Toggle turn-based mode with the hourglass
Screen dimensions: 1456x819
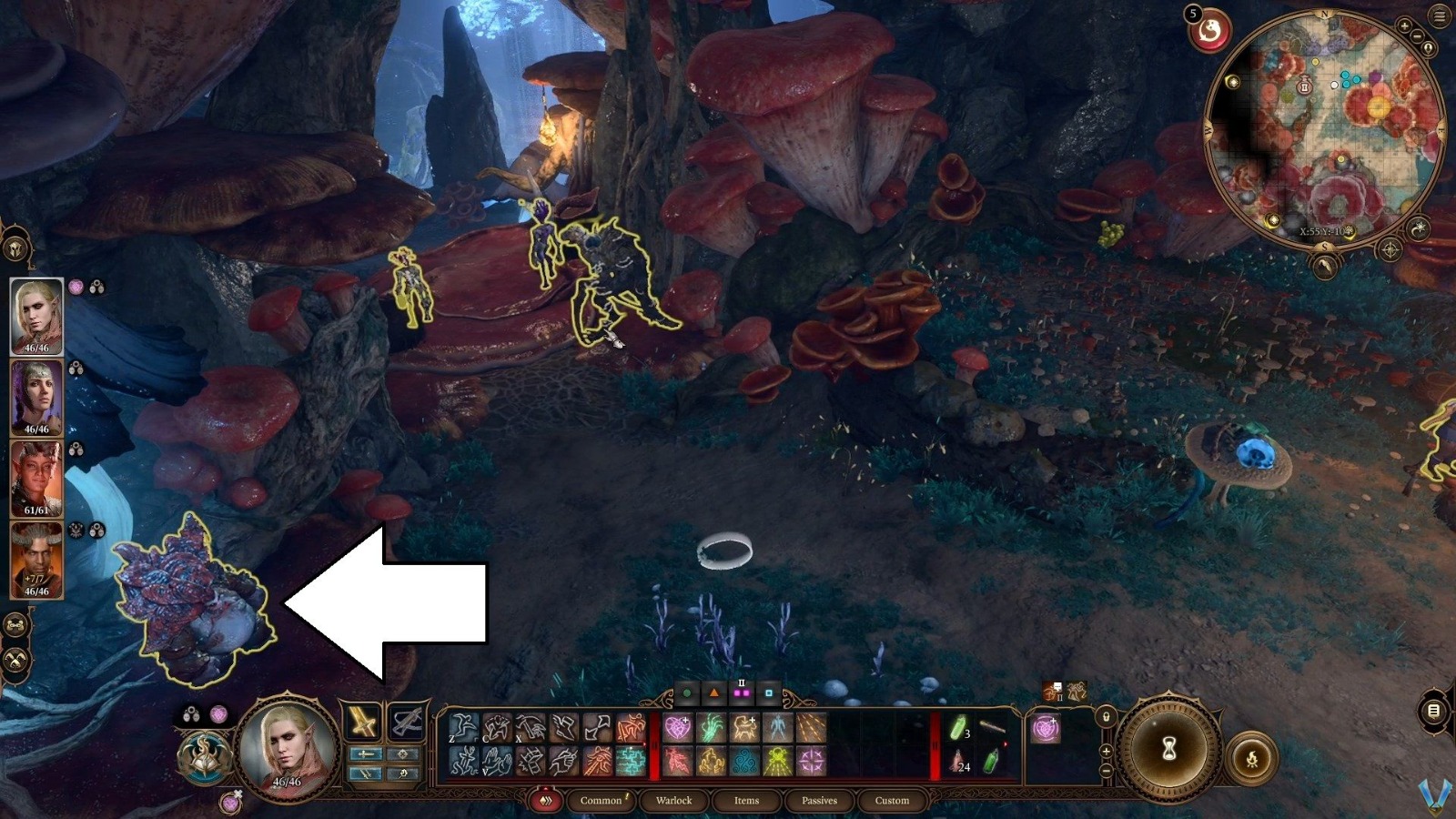click(1168, 749)
